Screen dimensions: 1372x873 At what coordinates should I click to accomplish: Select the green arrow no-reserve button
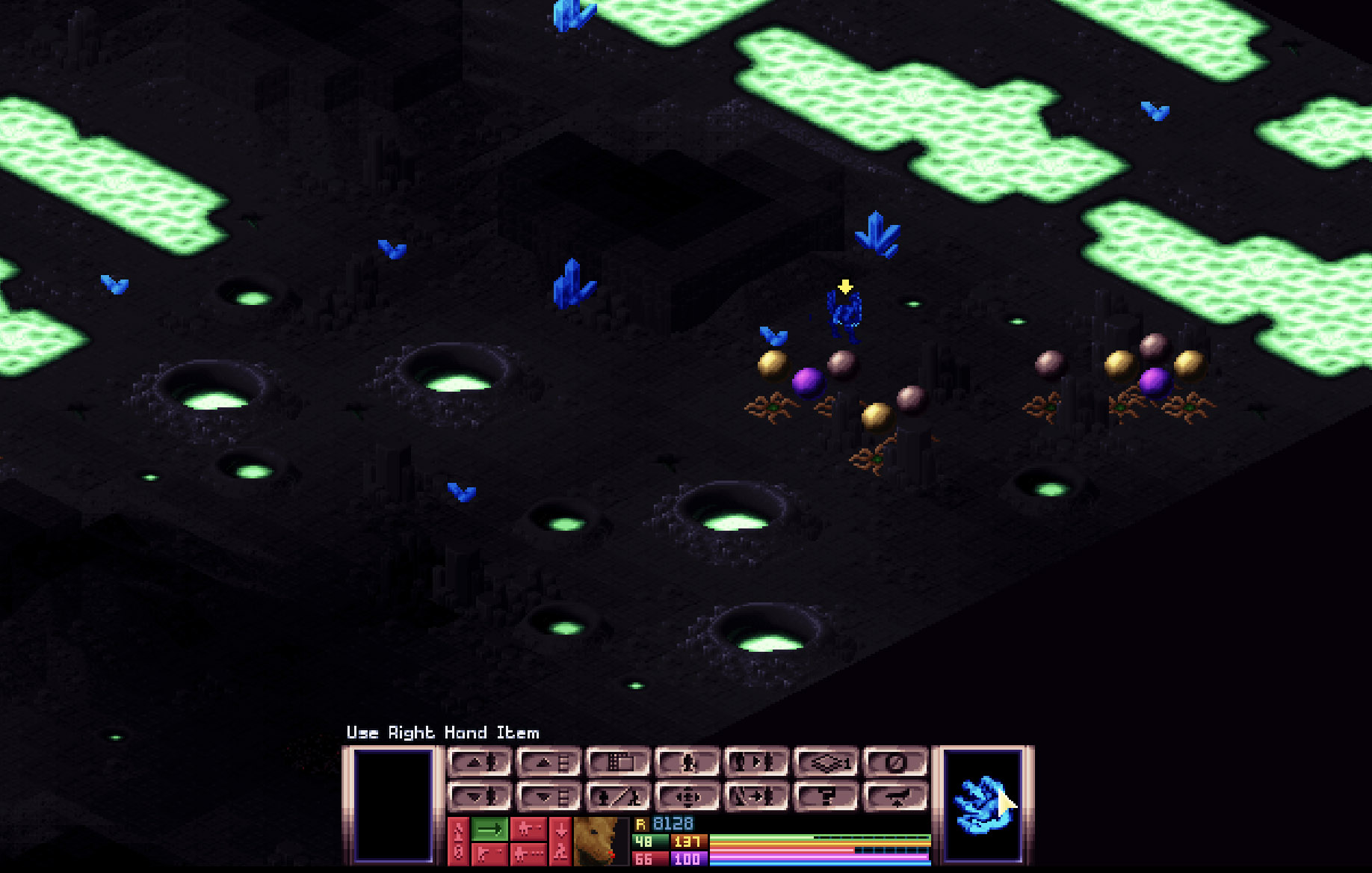click(490, 829)
